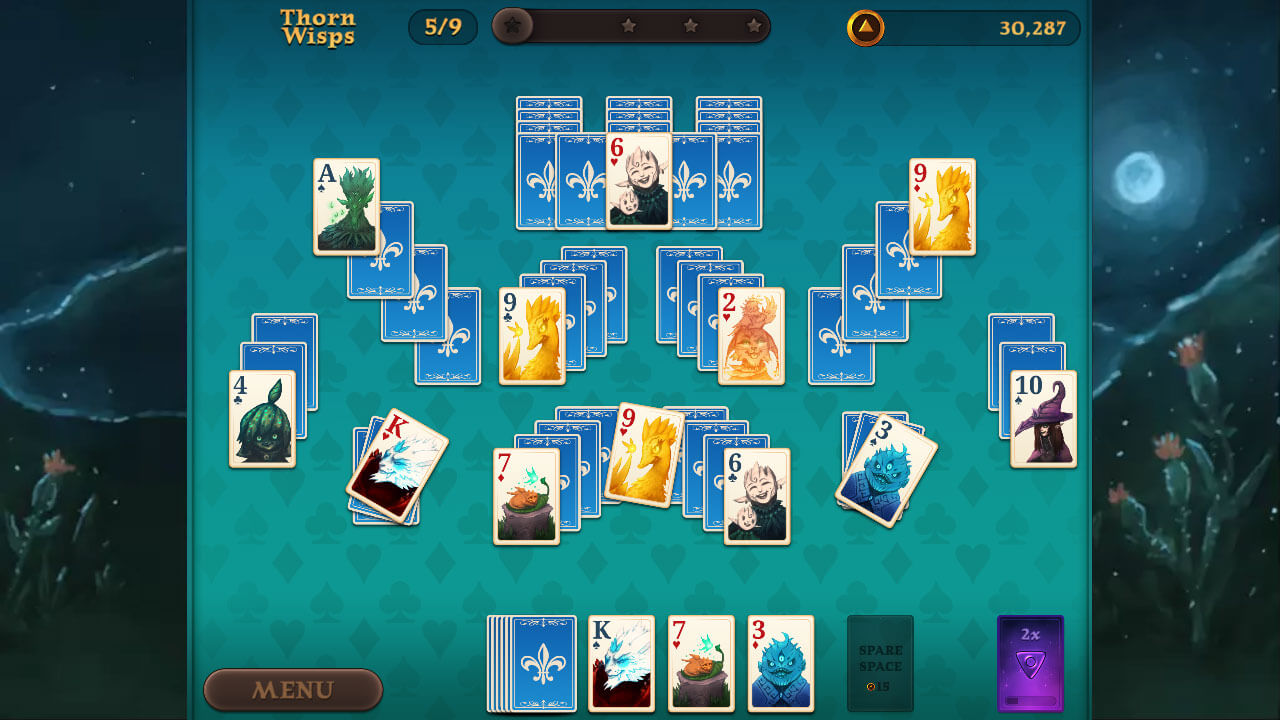
Task: Click the 5/9 counter
Action: [x=443, y=27]
